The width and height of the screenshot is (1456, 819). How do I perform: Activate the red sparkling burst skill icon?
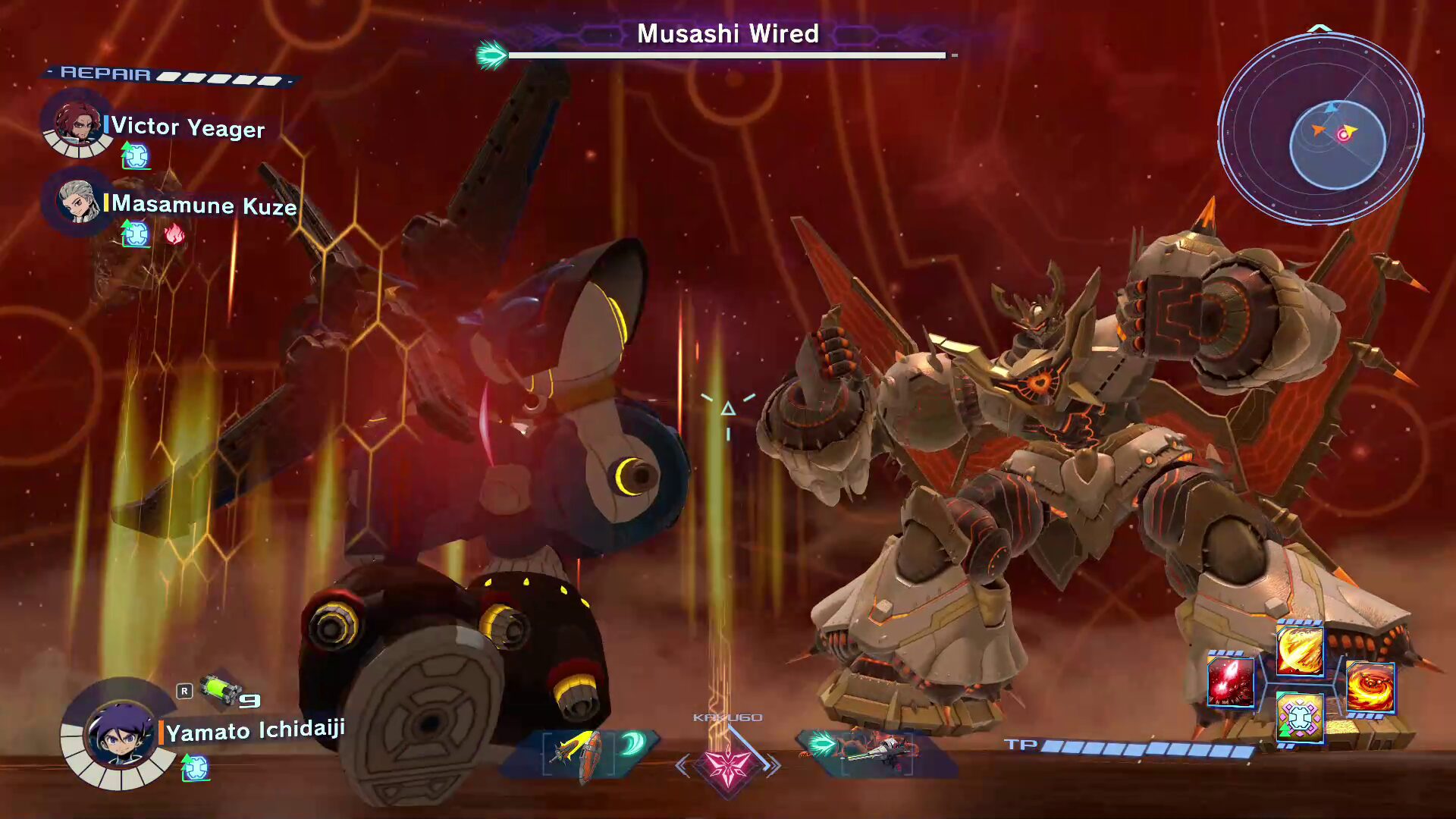click(x=1230, y=681)
